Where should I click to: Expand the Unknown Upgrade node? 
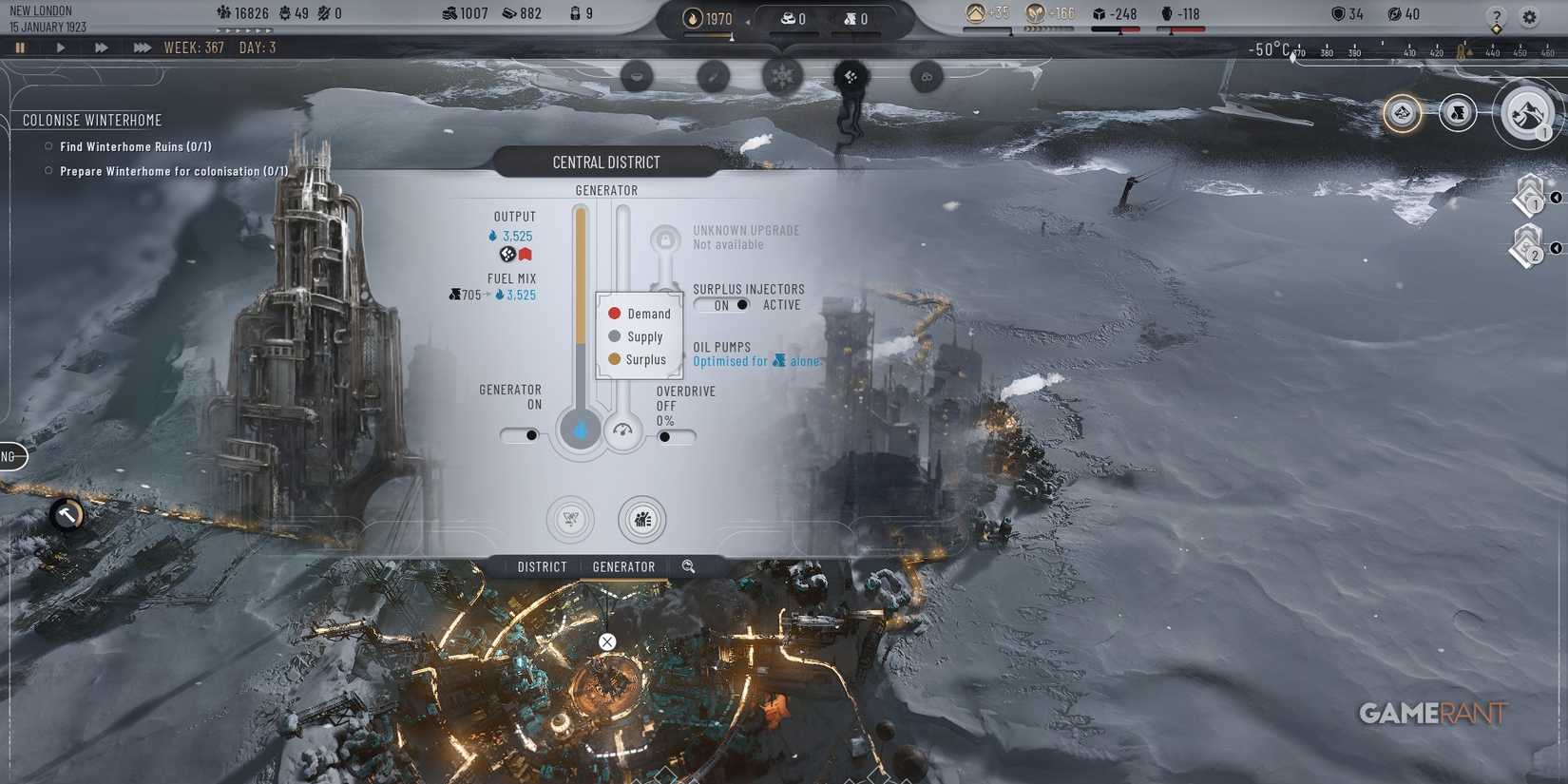click(x=665, y=239)
